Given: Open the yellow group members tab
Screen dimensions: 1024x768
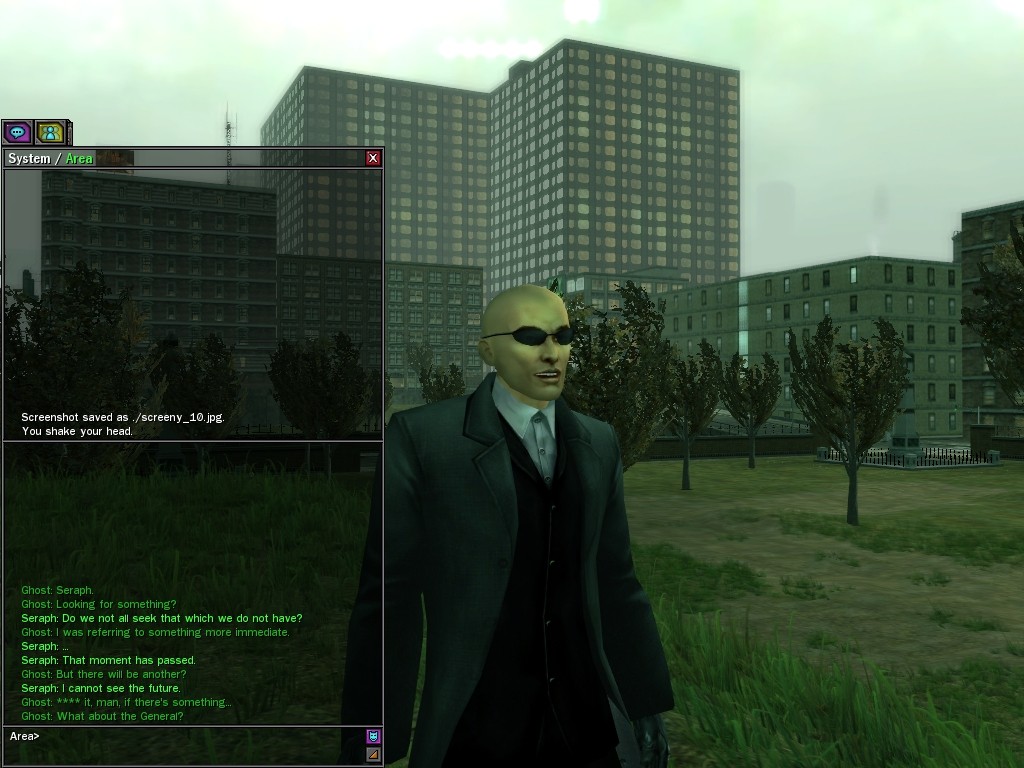Looking at the screenshot, I should click(50, 132).
